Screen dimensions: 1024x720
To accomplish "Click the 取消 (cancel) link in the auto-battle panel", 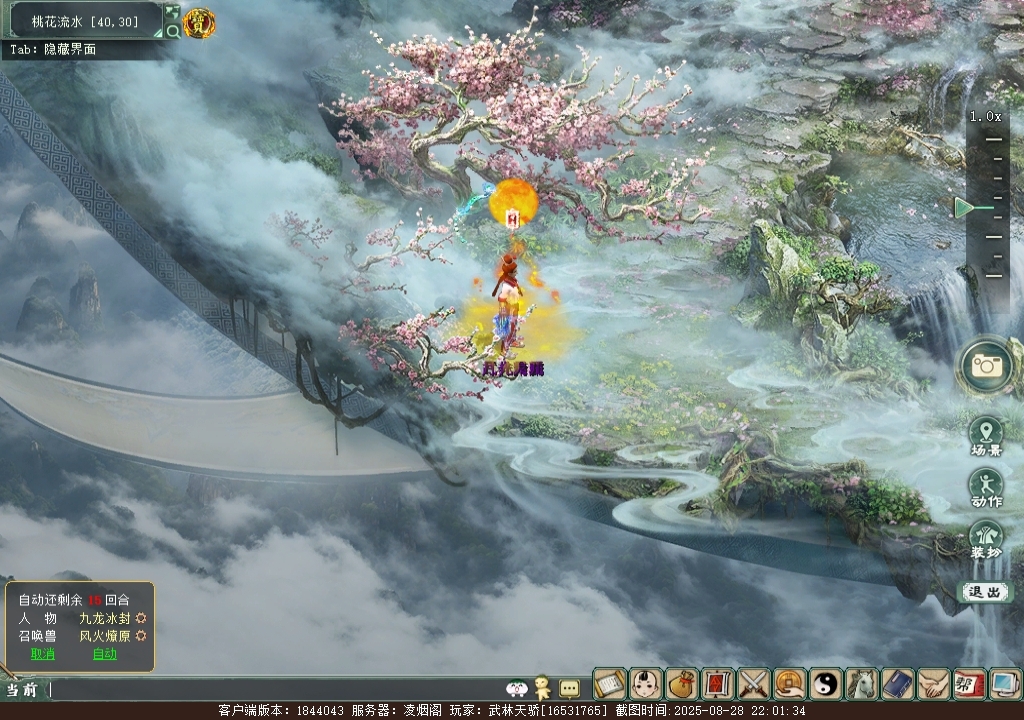I will coord(42,654).
